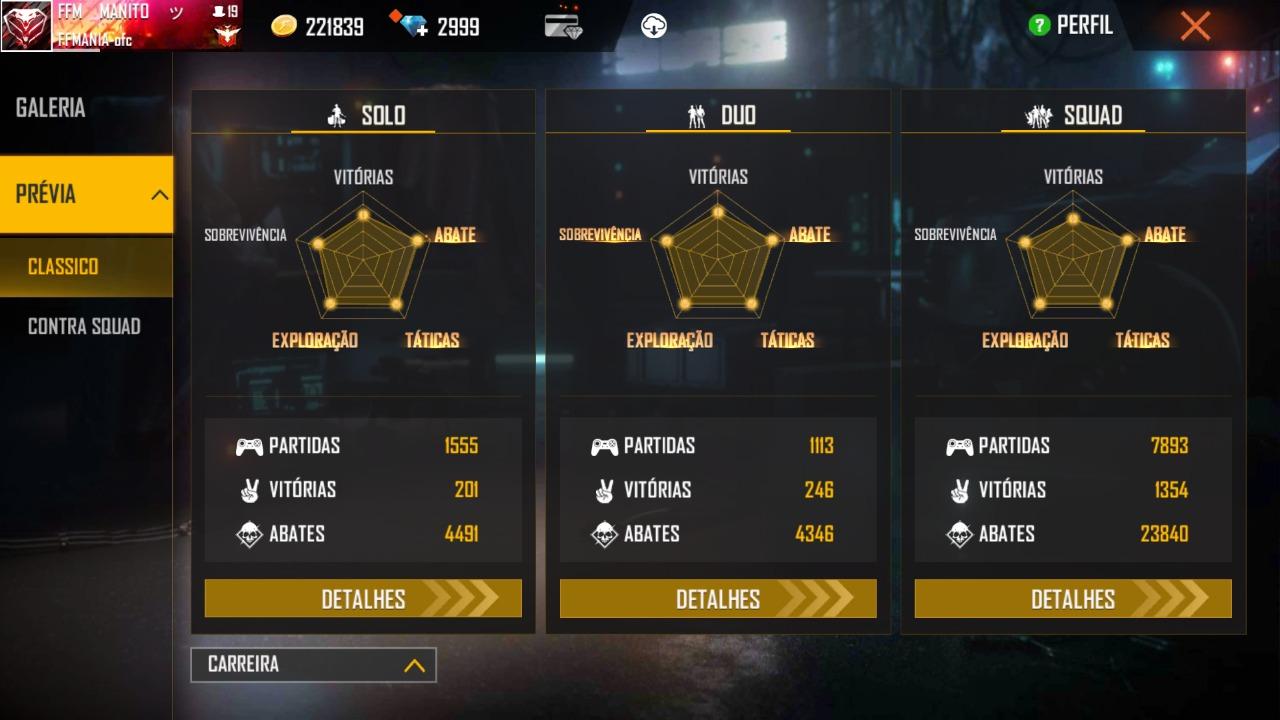Select the Classico stats tab
Image resolution: width=1280 pixels, height=720 pixels.
pyautogui.click(x=64, y=267)
